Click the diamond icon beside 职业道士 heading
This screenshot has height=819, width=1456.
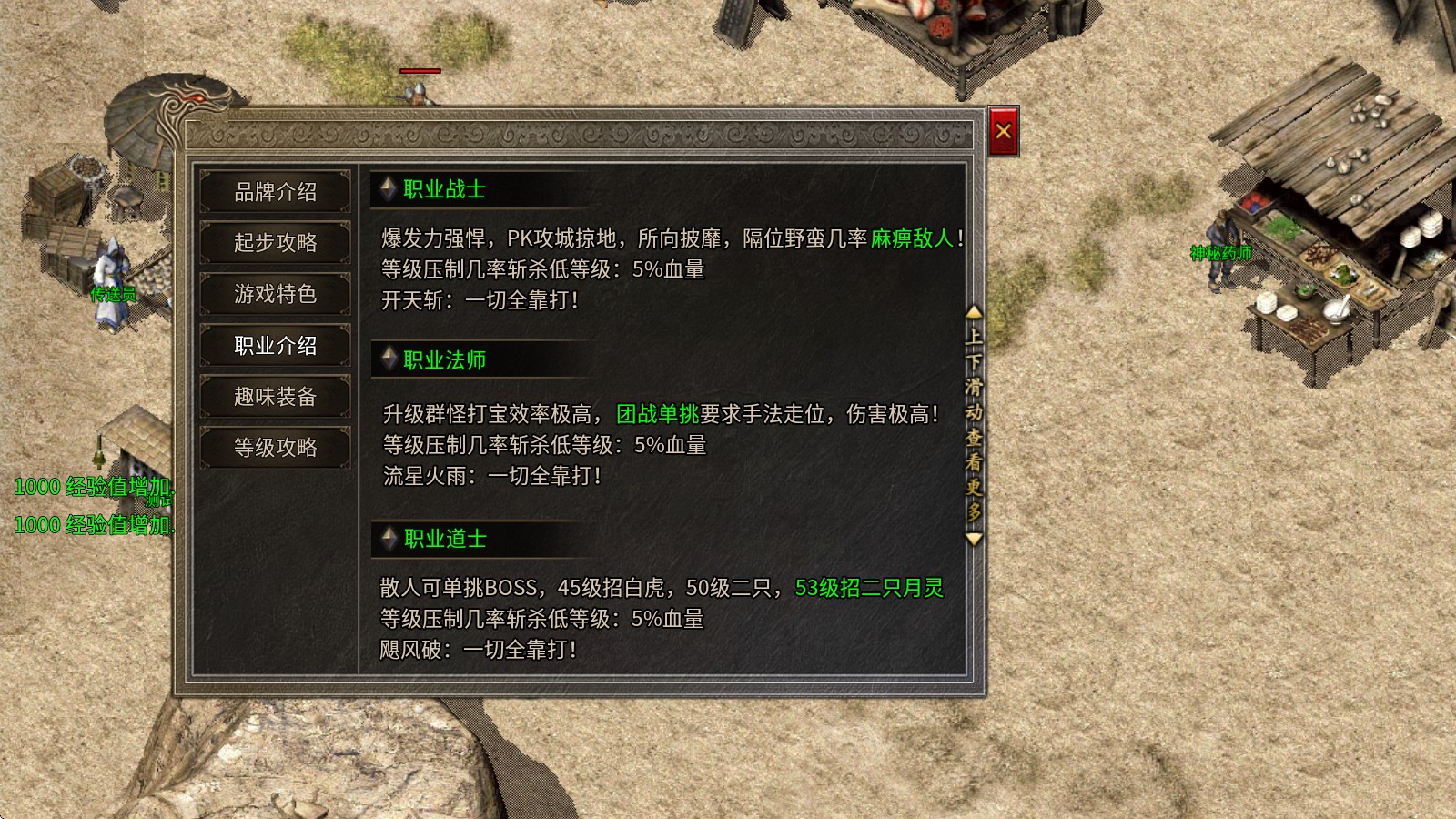pos(388,540)
